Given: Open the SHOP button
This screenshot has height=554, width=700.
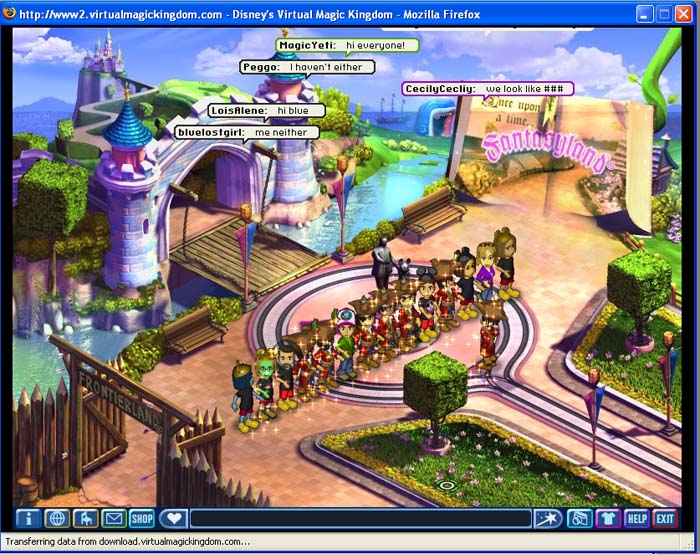Looking at the screenshot, I should [x=142, y=518].
